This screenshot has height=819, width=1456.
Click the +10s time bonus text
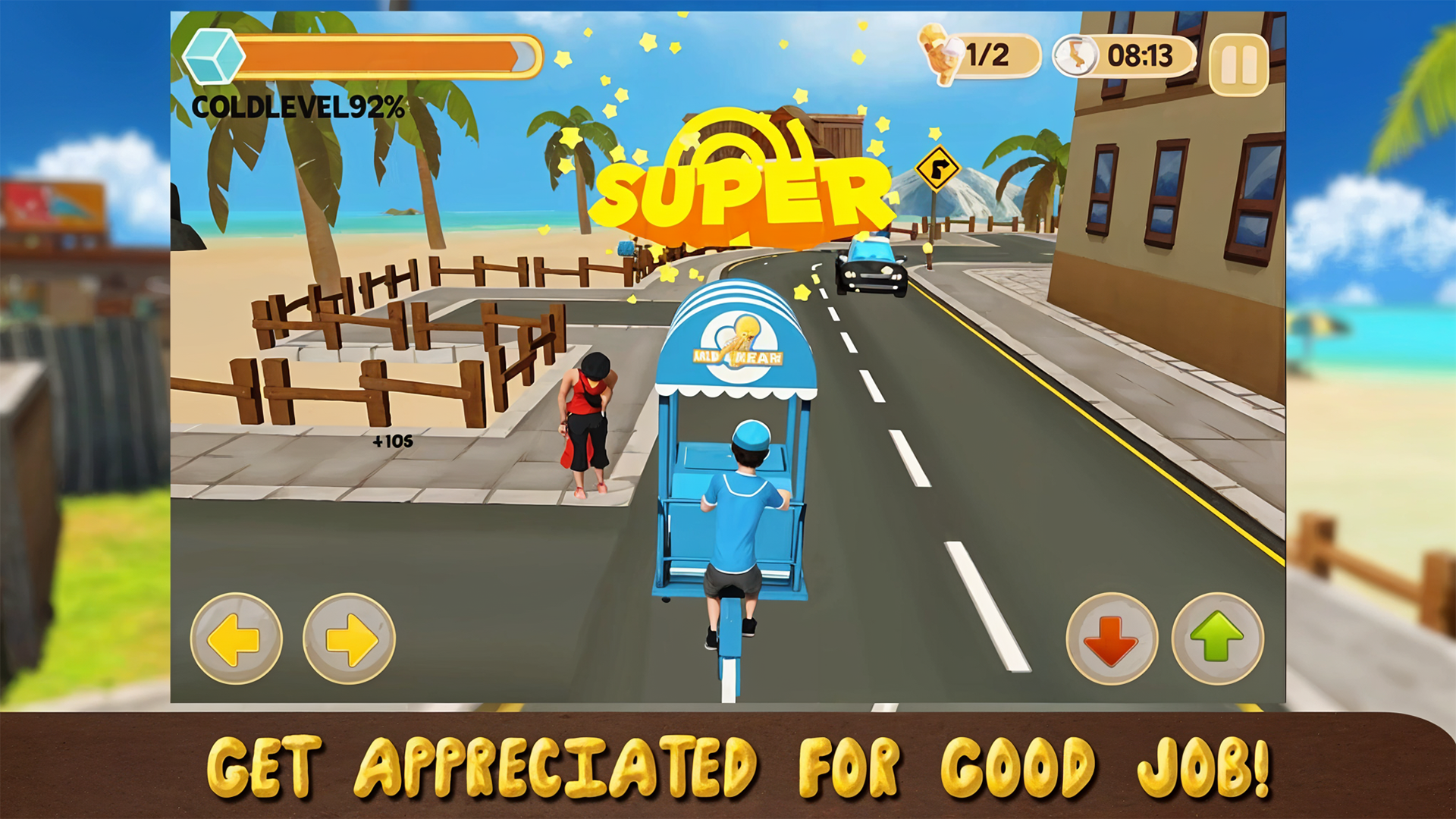[x=394, y=441]
